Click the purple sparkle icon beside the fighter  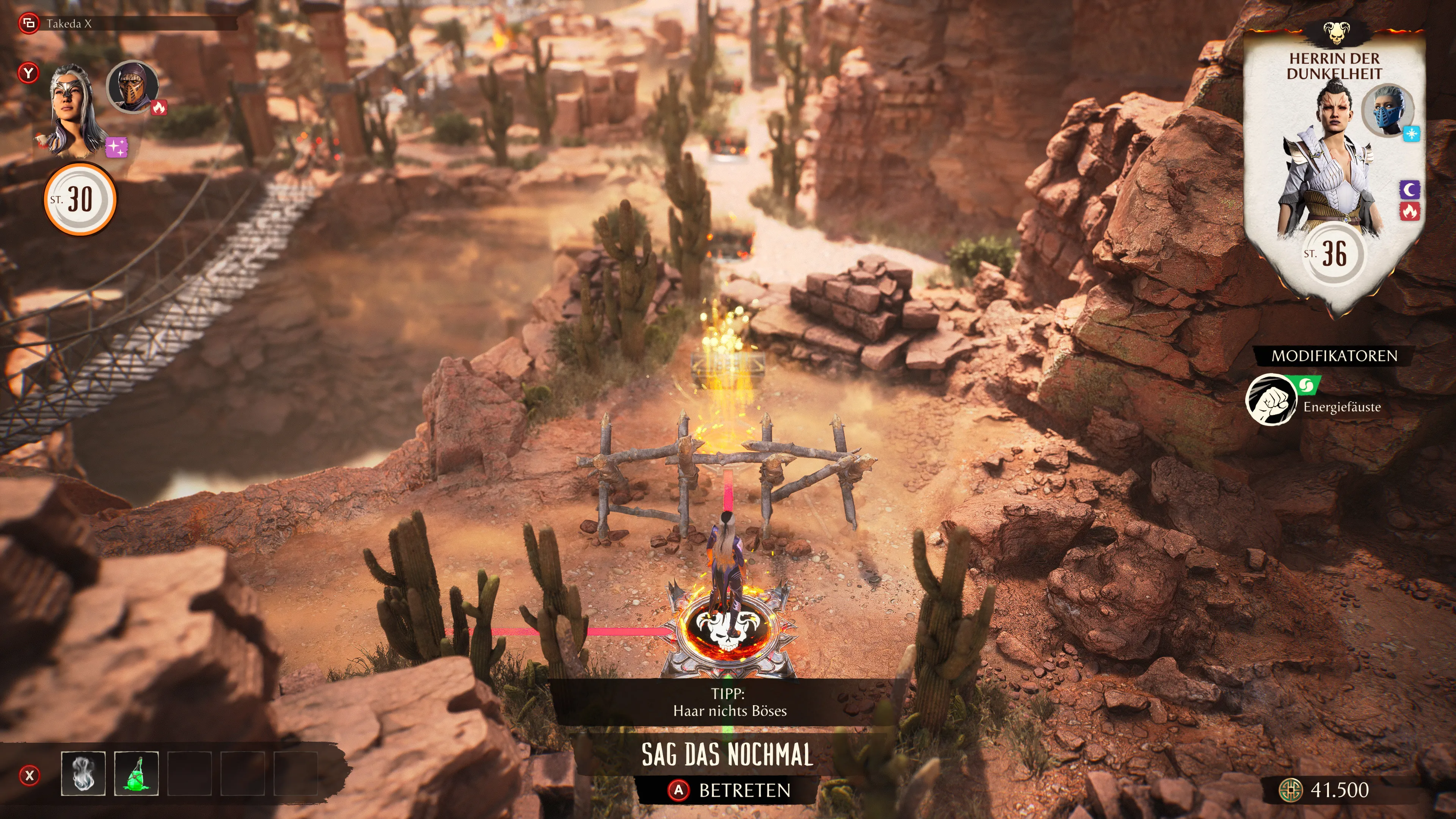pos(117,147)
